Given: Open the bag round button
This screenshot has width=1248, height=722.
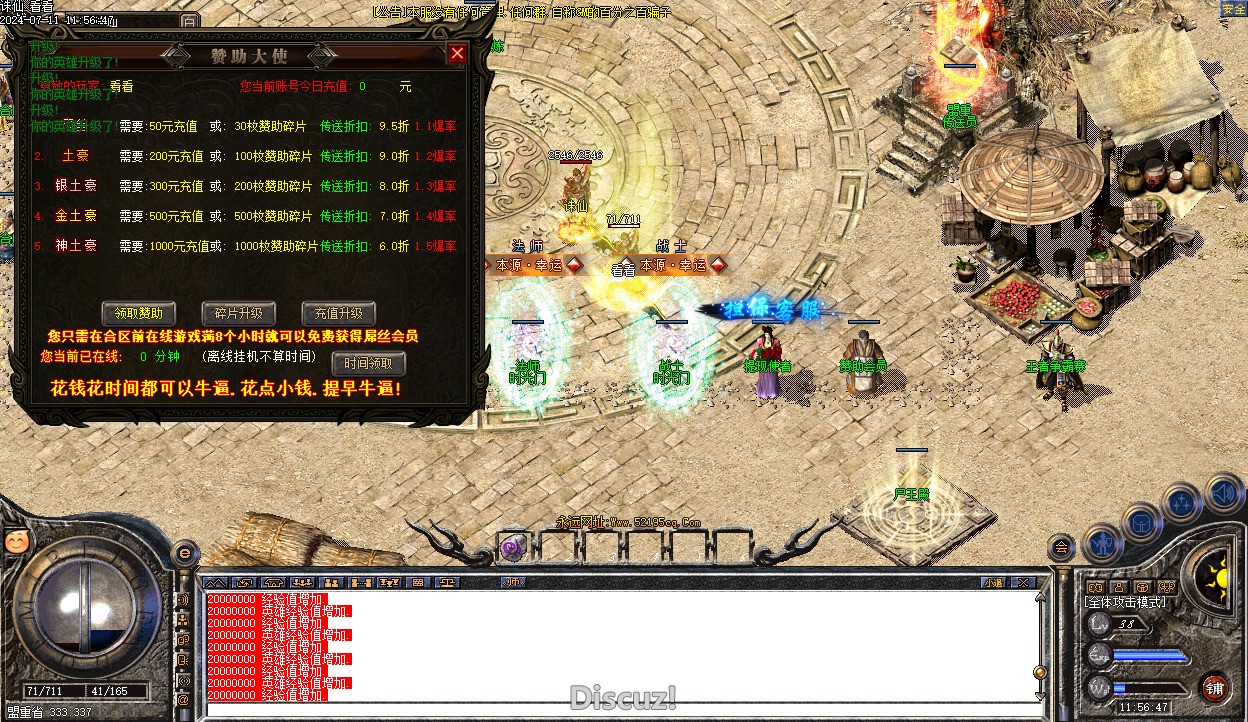Looking at the screenshot, I should coord(1141,522).
